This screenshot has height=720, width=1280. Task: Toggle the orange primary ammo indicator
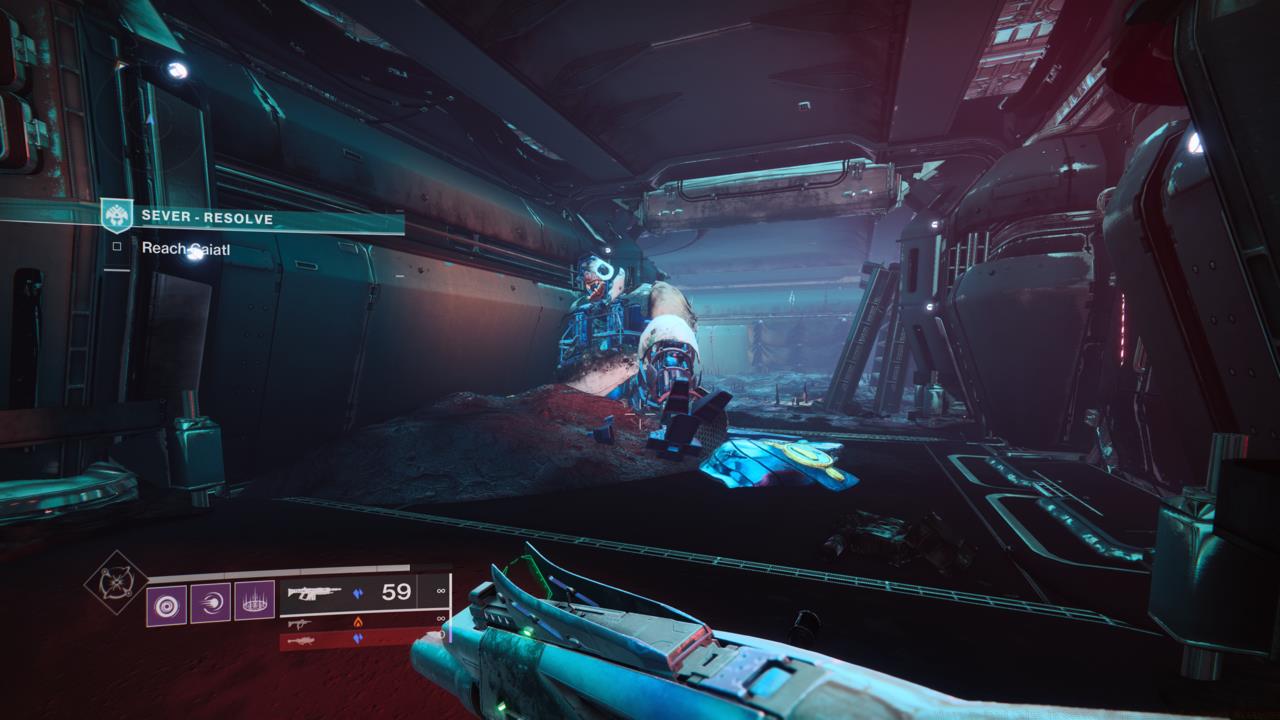click(359, 622)
